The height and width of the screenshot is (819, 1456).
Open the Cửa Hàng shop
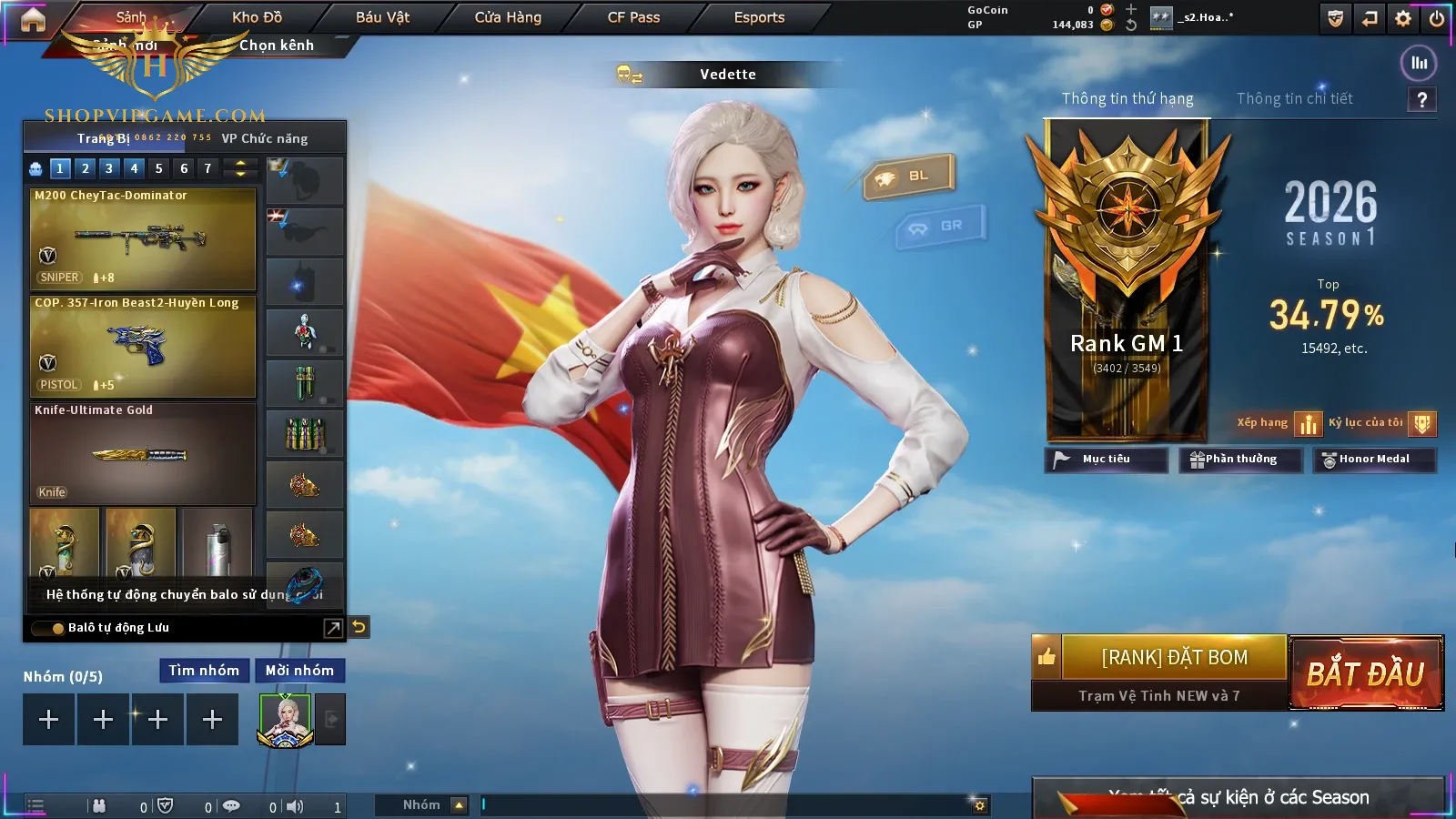pos(508,17)
